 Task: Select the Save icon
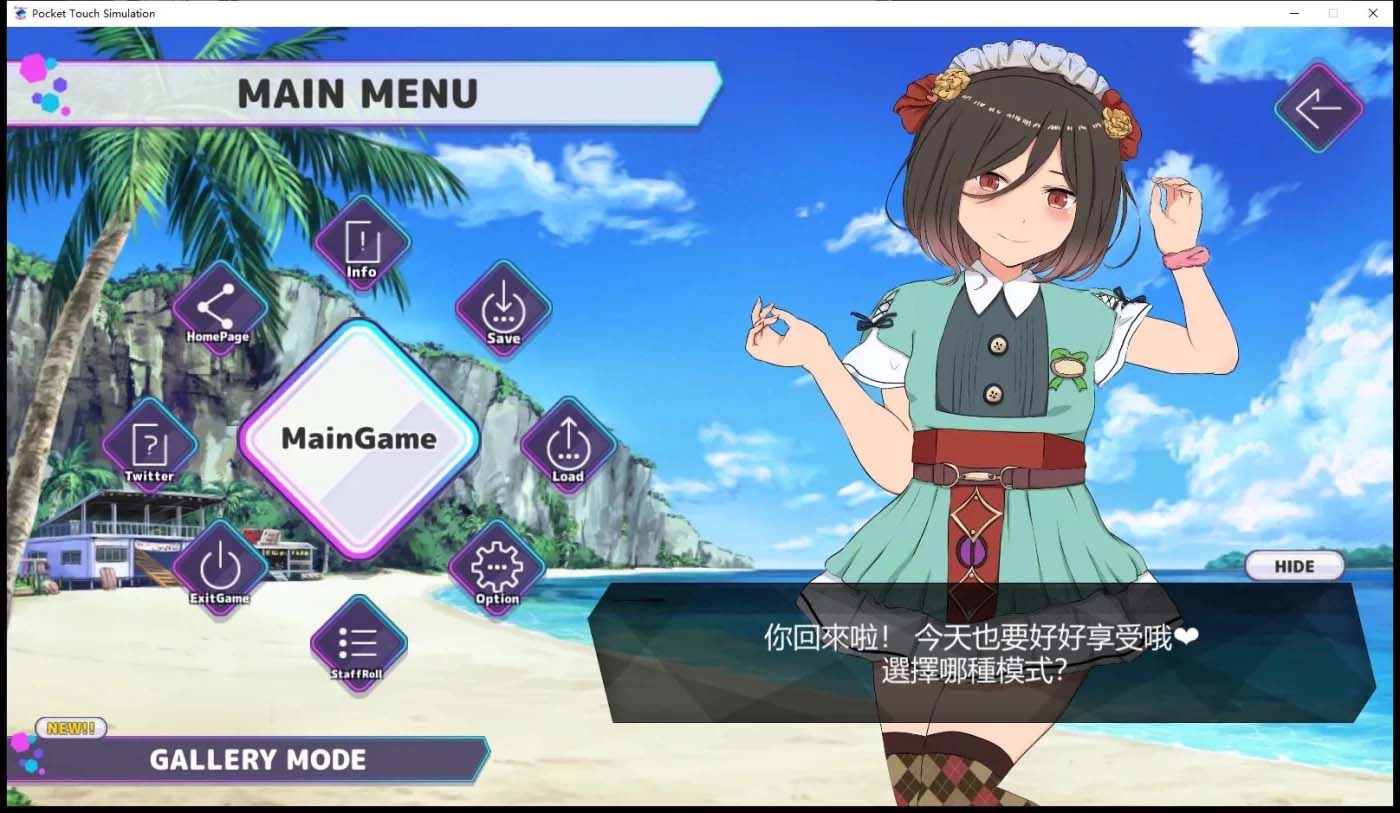coord(503,308)
